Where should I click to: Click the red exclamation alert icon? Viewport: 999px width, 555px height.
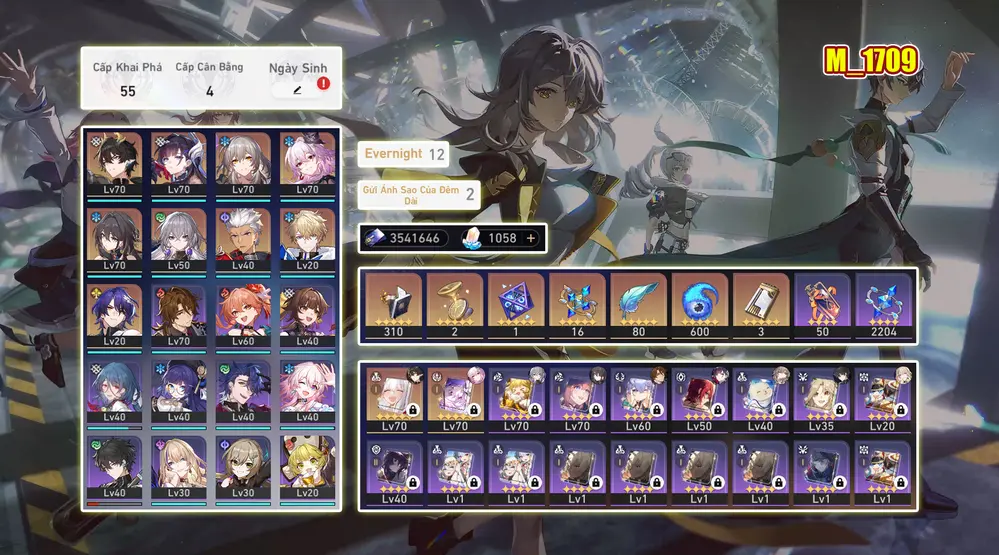(x=323, y=84)
